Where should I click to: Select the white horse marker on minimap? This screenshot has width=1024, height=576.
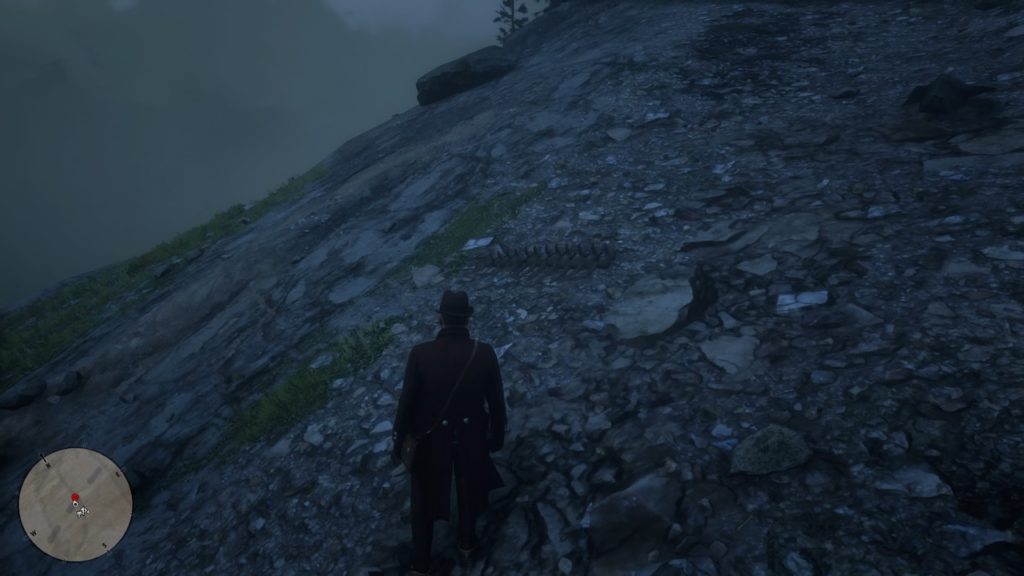pyautogui.click(x=83, y=511)
